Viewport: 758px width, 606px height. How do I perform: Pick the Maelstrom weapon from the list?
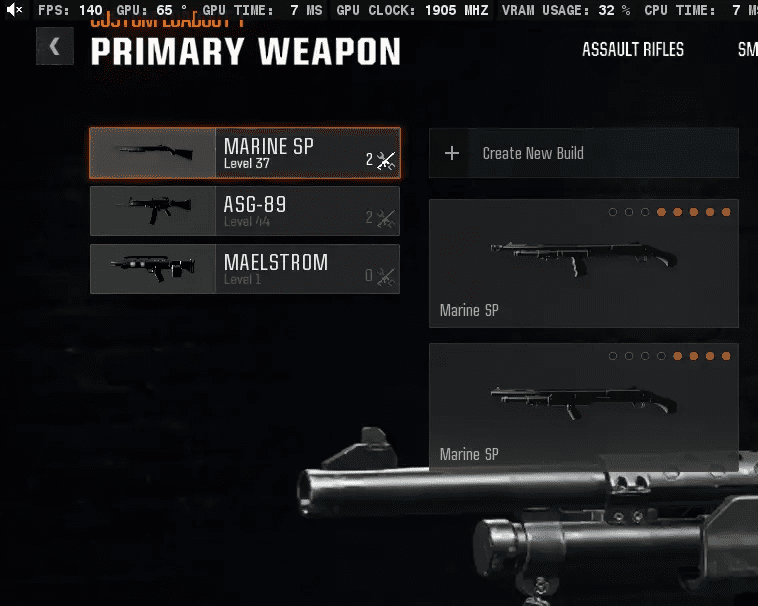click(x=244, y=269)
